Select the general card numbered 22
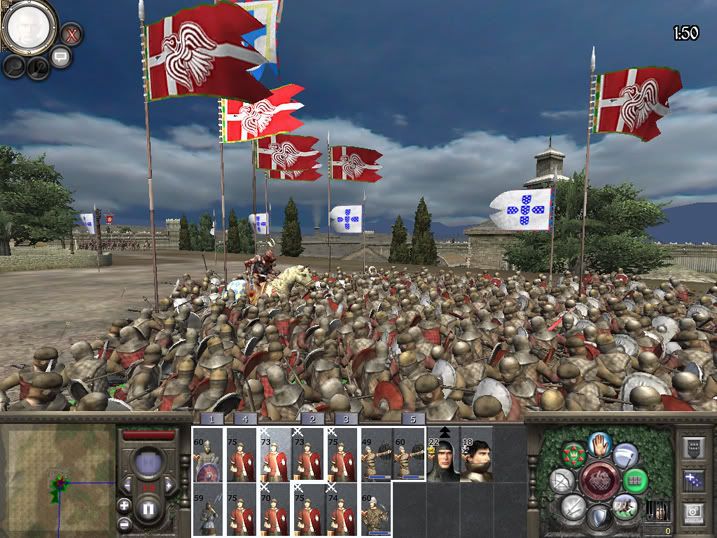Image resolution: width=717 pixels, height=538 pixels. pyautogui.click(x=442, y=453)
